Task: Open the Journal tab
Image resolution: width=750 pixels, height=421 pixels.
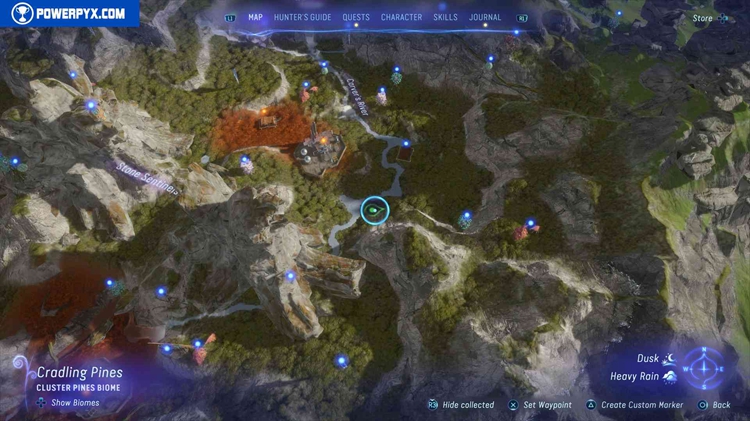Action: pyautogui.click(x=485, y=17)
